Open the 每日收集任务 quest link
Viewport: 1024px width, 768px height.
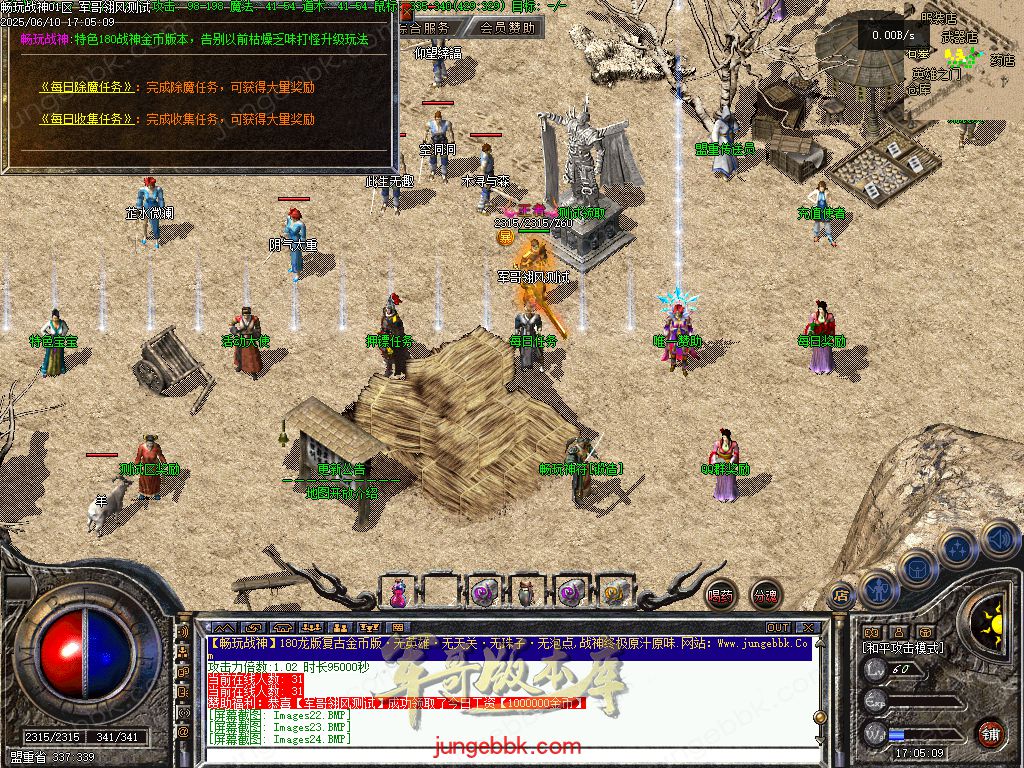[87, 119]
